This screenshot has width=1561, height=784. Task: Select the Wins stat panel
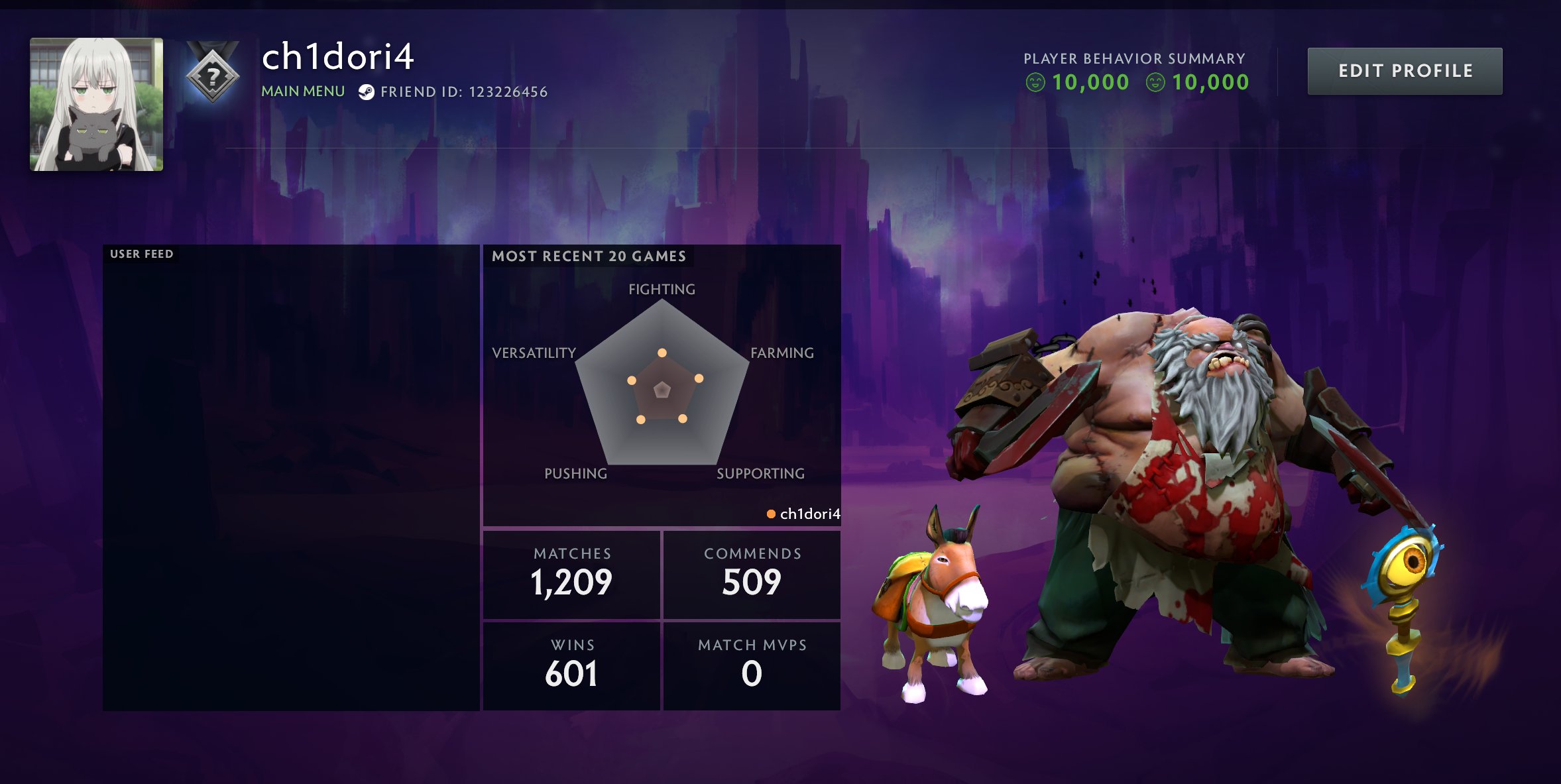(x=571, y=665)
